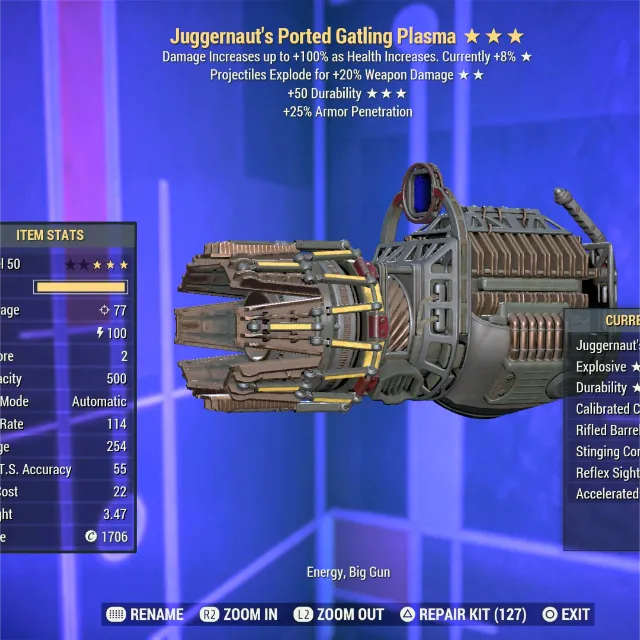Select the Rename option
The height and width of the screenshot is (640, 640).
tap(145, 614)
